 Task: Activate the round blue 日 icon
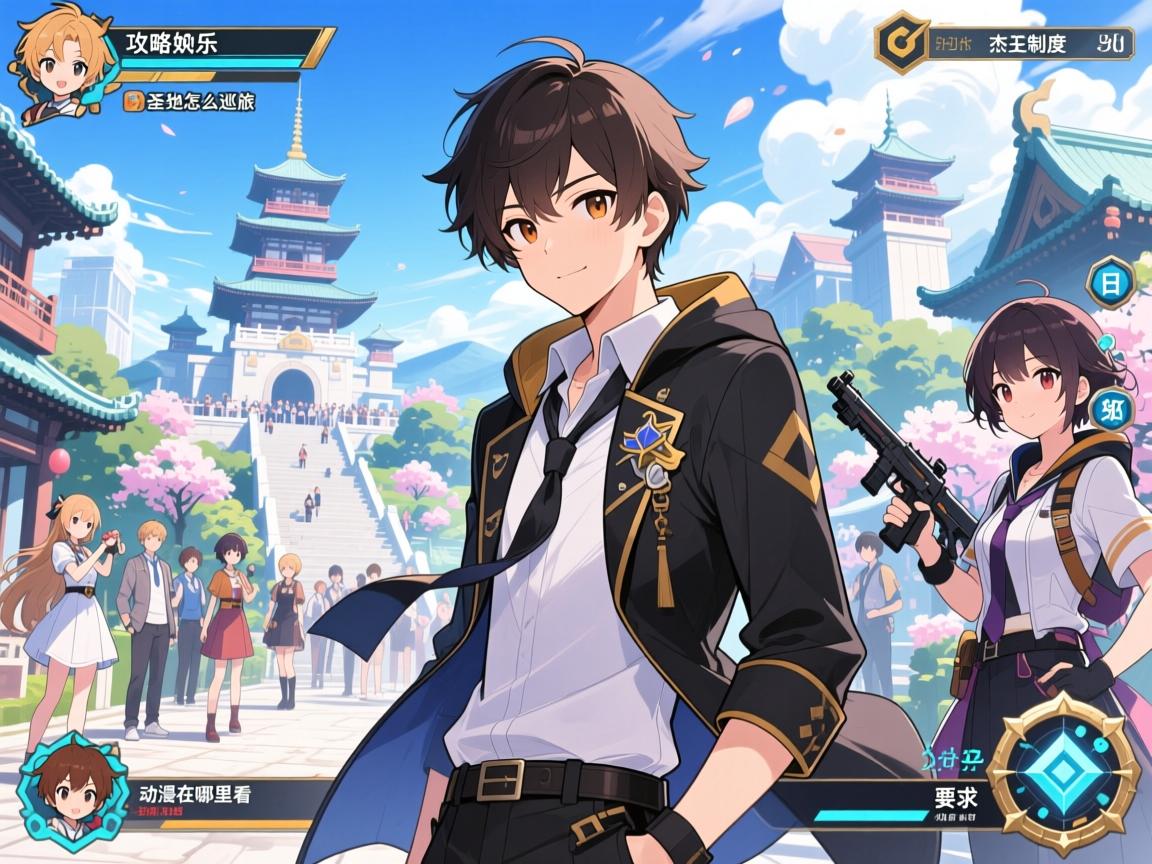click(x=1109, y=283)
